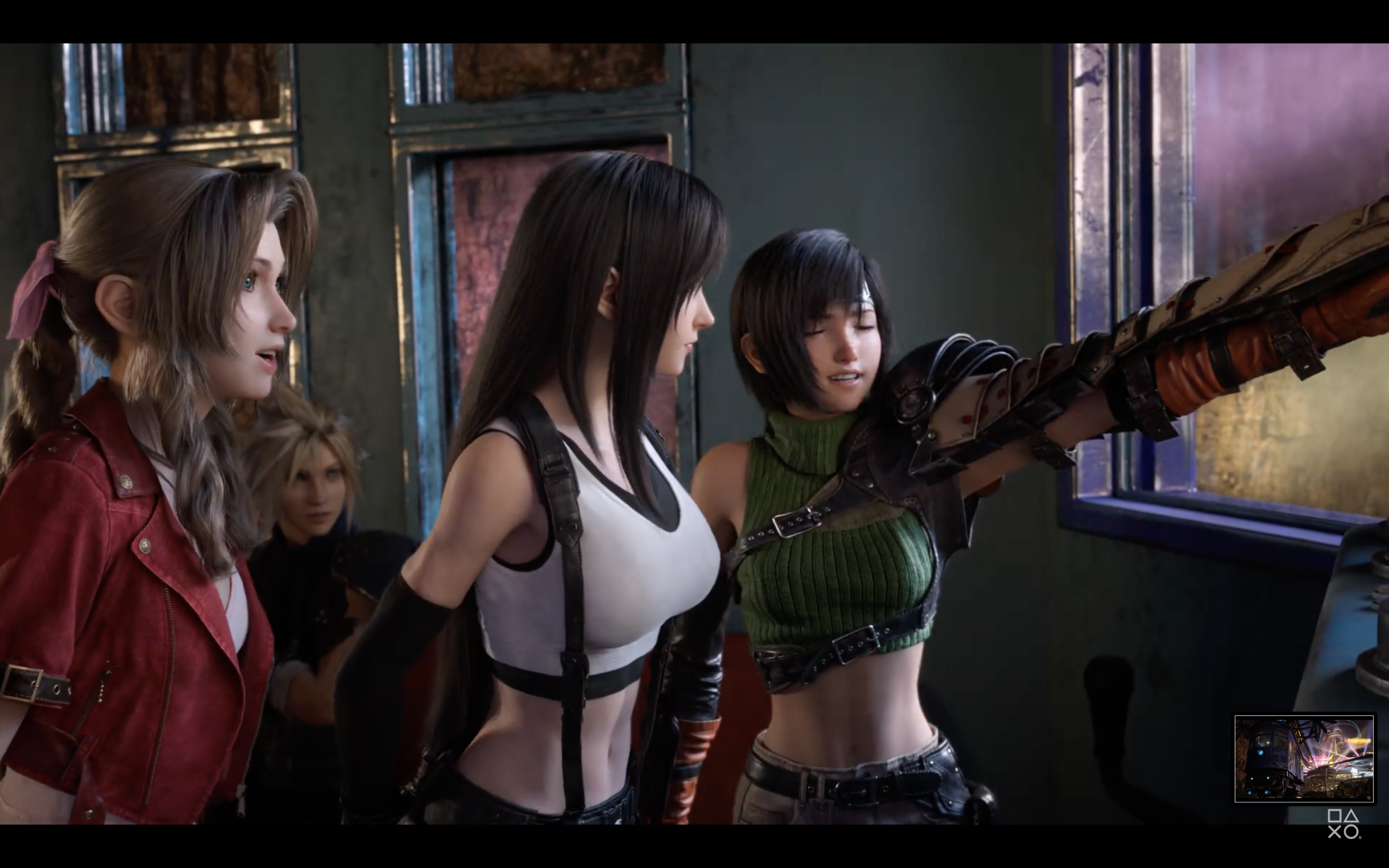Click the glowing tower in the inset video
The width and height of the screenshot is (1389, 868).
point(1334,737)
